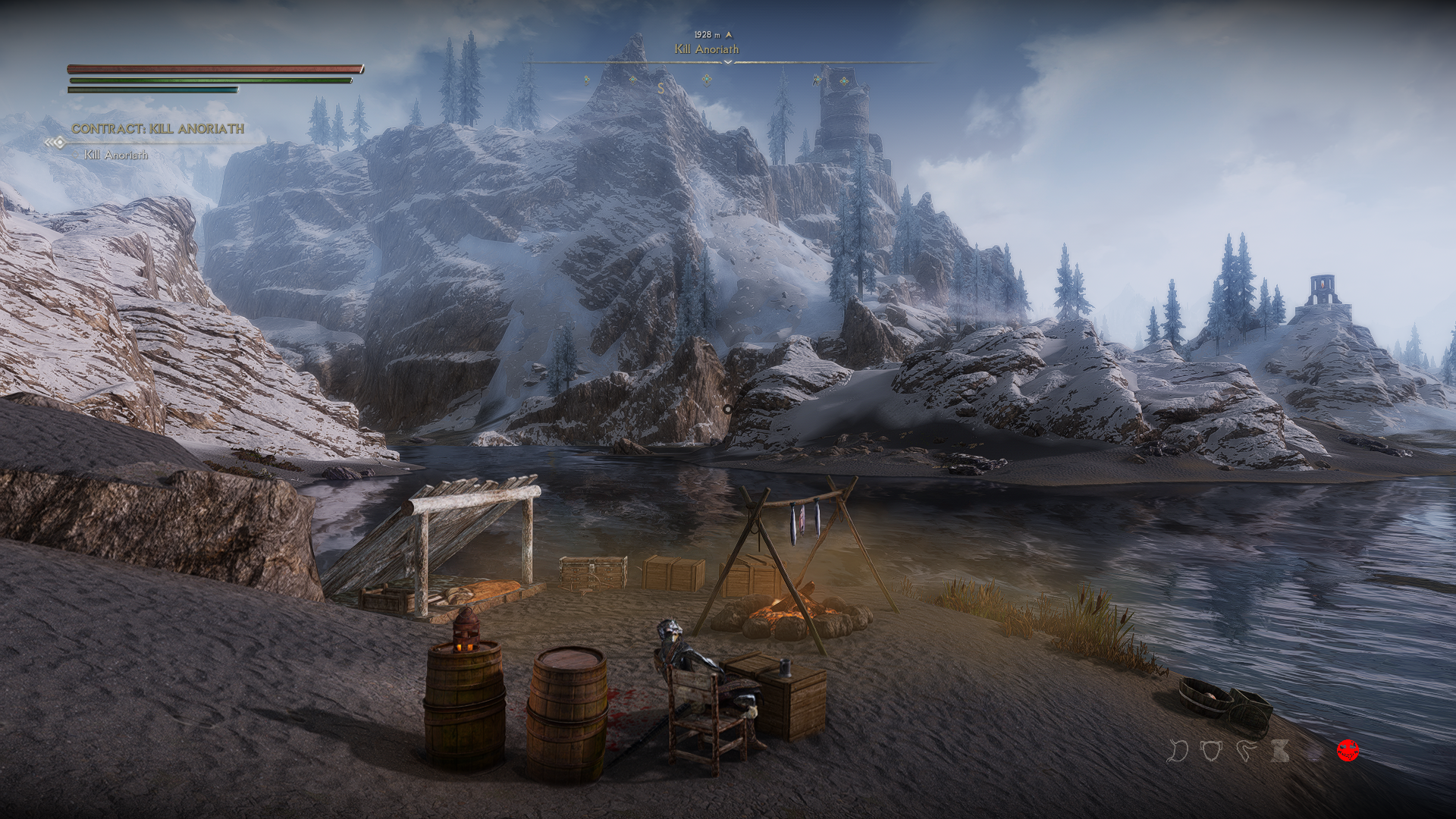
Task: Click the shield-shaped outline status icon
Action: (x=1212, y=751)
